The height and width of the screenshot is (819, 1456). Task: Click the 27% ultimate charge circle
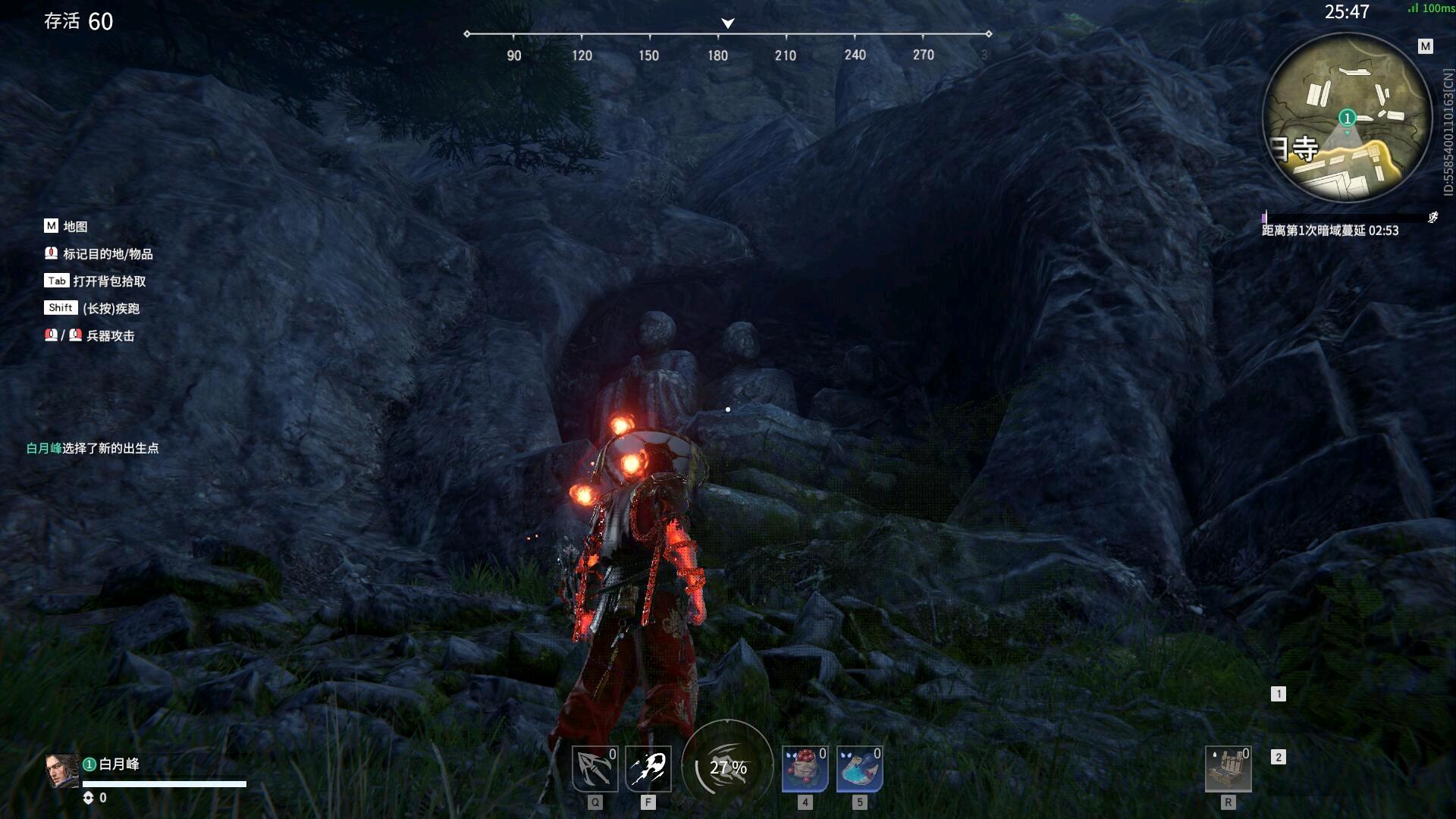pyautogui.click(x=727, y=767)
